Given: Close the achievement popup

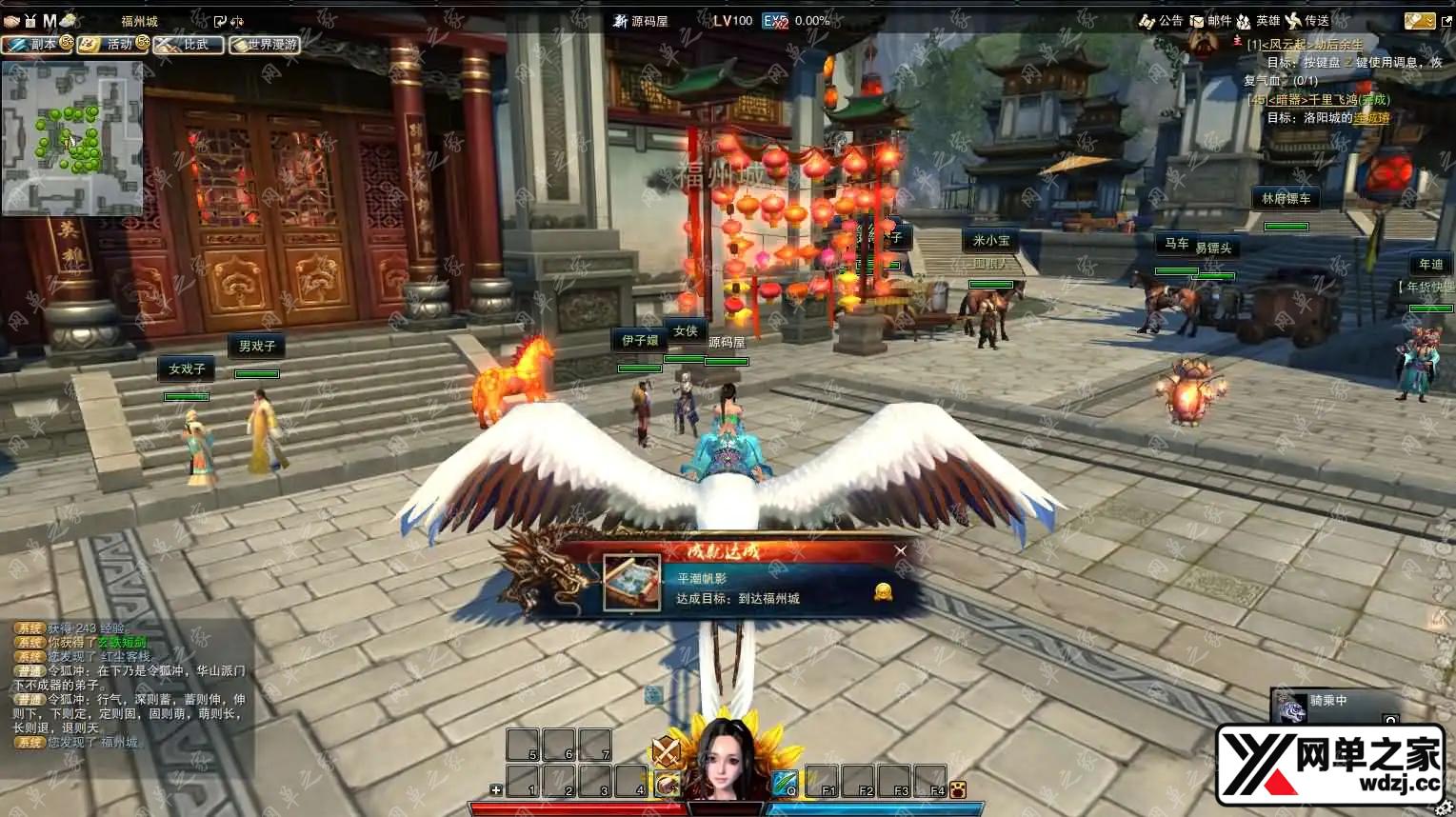Looking at the screenshot, I should coord(901,550).
